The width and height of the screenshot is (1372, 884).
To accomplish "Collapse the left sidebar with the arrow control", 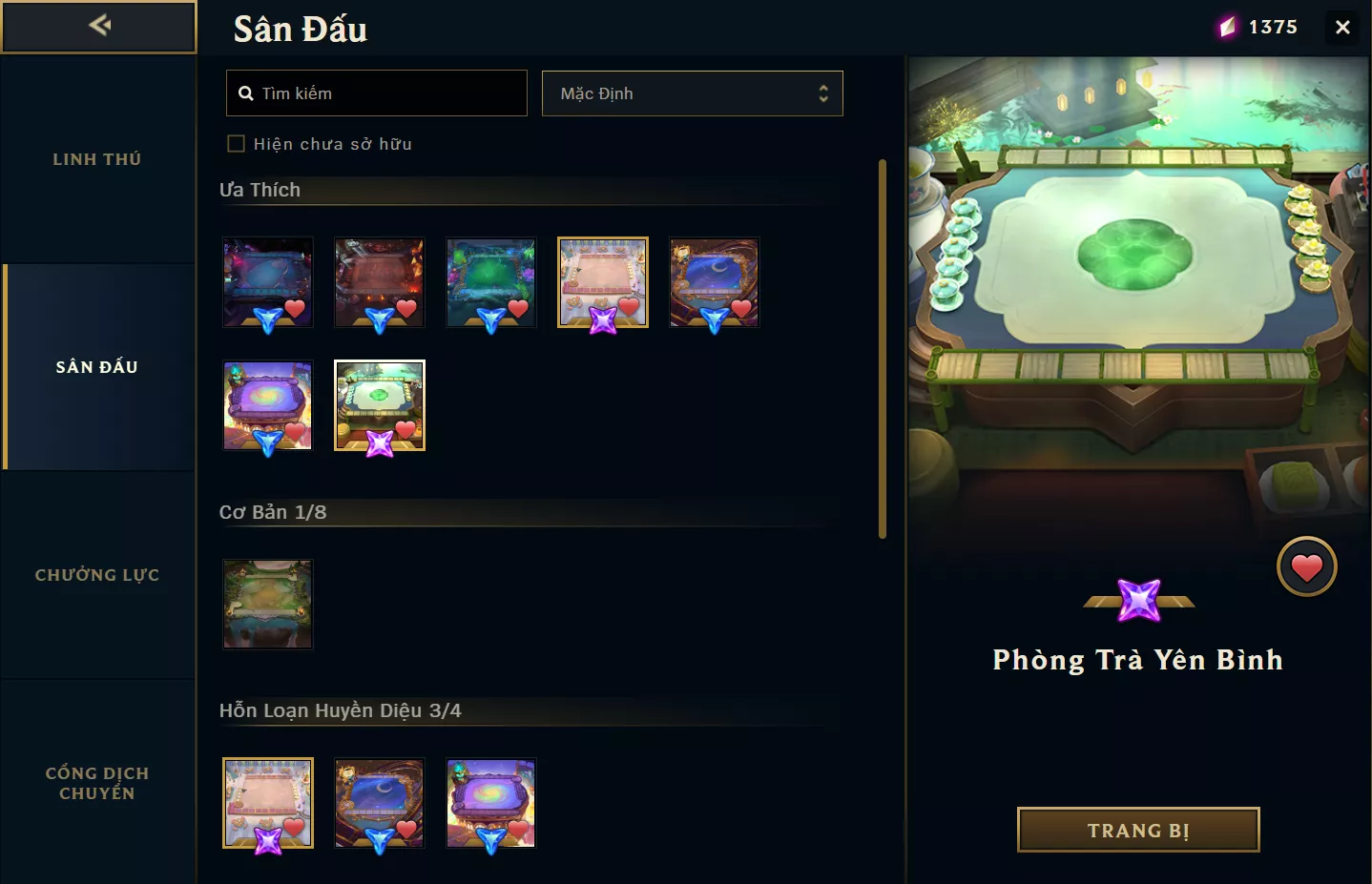I will point(98,26).
